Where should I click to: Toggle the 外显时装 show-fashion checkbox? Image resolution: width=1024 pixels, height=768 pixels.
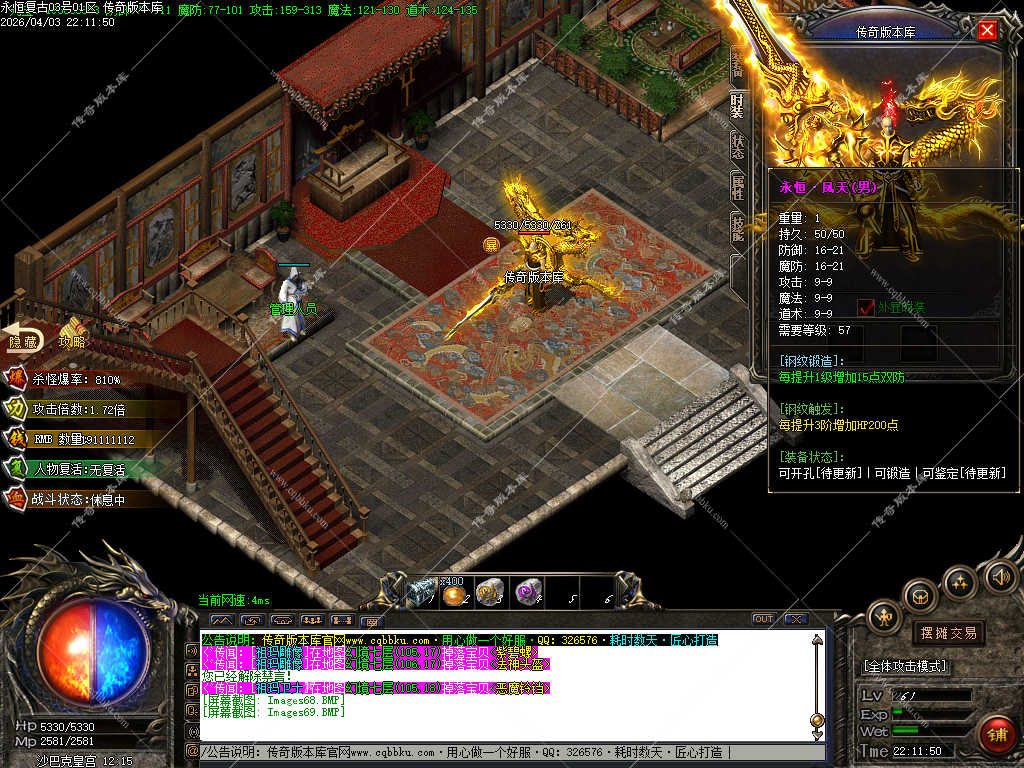866,307
